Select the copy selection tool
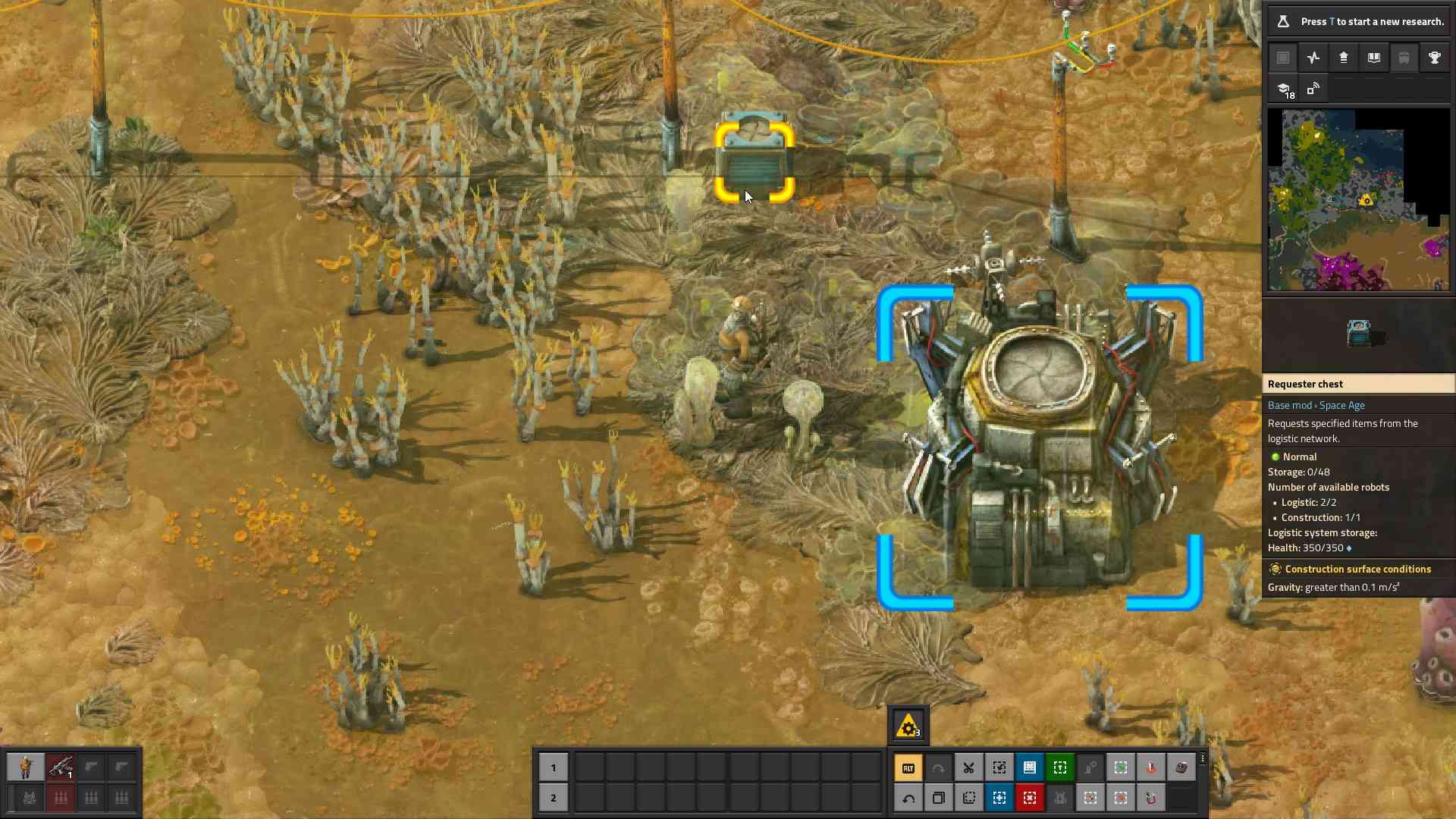Viewport: 1456px width, 819px height. (x=999, y=767)
